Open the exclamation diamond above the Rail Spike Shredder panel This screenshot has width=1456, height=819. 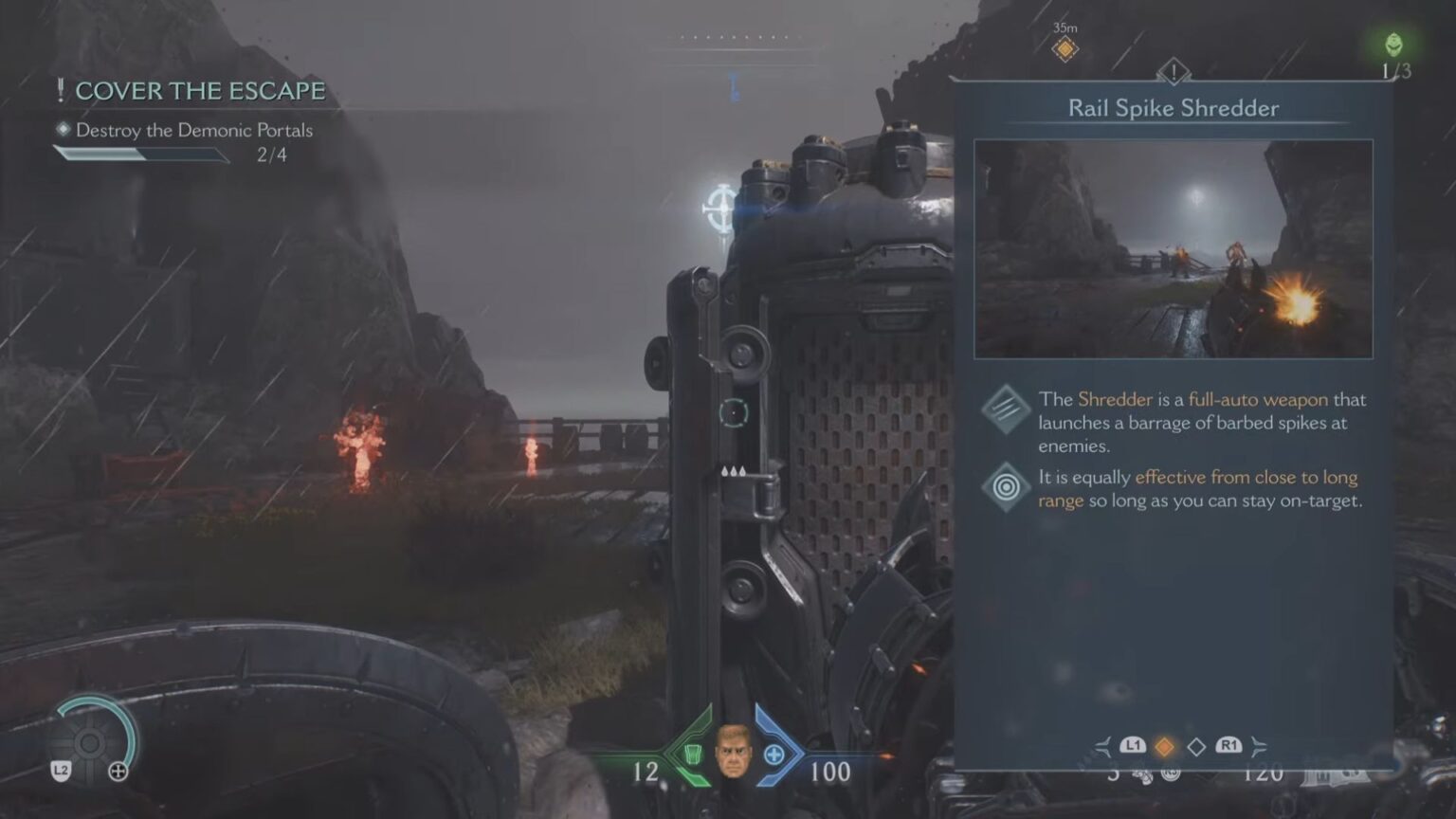(1173, 71)
